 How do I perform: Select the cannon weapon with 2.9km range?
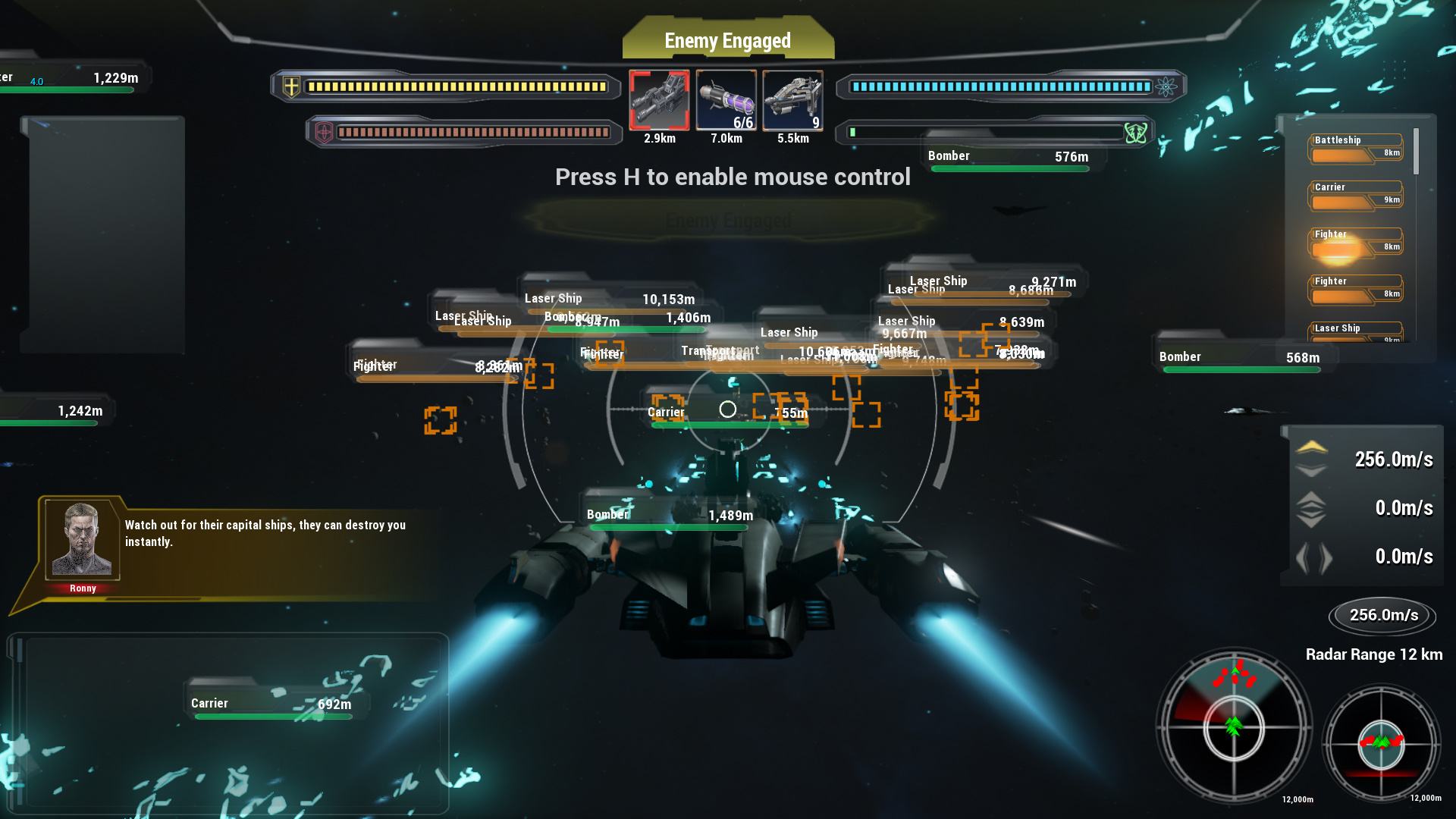(659, 100)
